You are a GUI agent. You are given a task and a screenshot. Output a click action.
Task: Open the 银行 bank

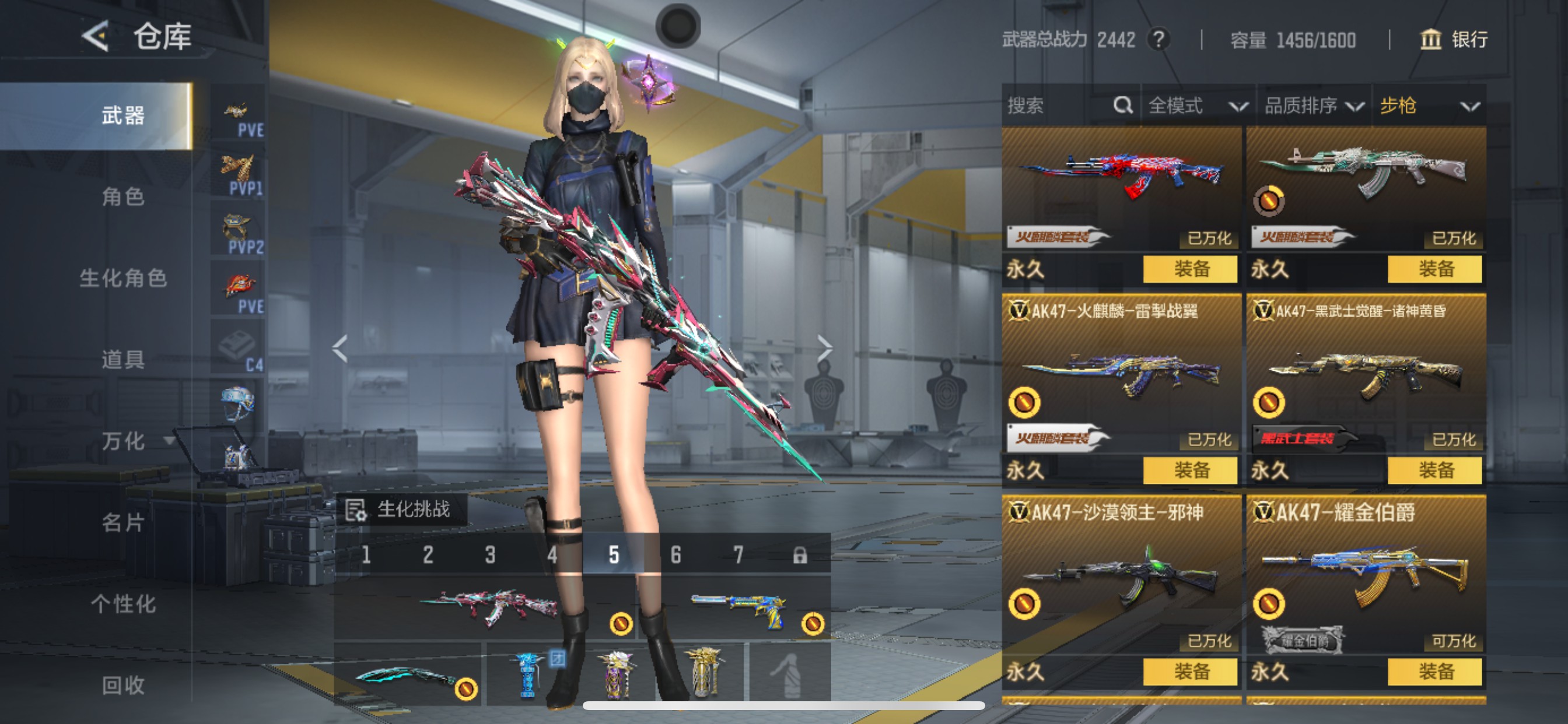tap(1454, 40)
